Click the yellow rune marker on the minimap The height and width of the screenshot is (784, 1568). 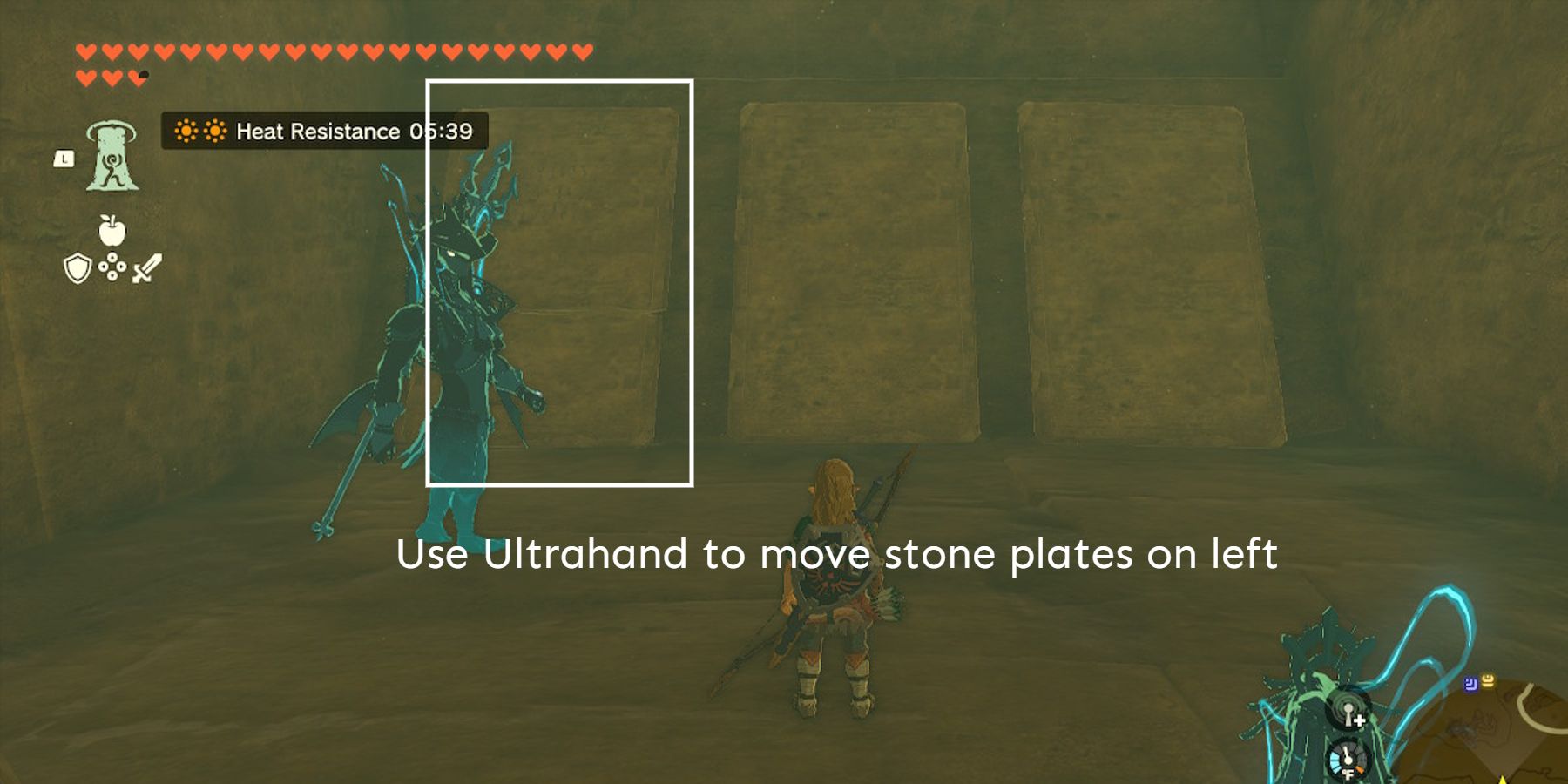point(1489,682)
